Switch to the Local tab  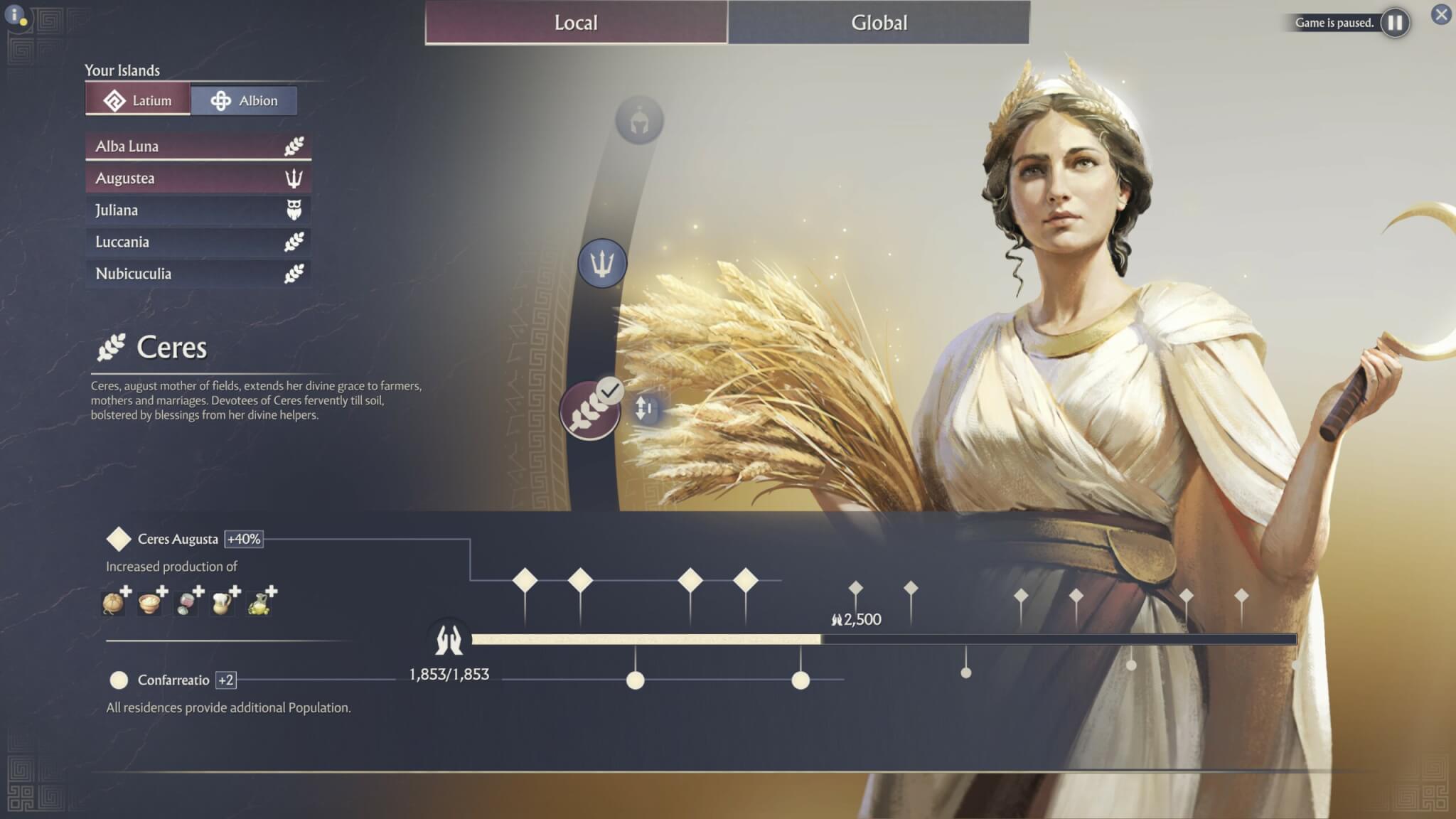coord(576,23)
